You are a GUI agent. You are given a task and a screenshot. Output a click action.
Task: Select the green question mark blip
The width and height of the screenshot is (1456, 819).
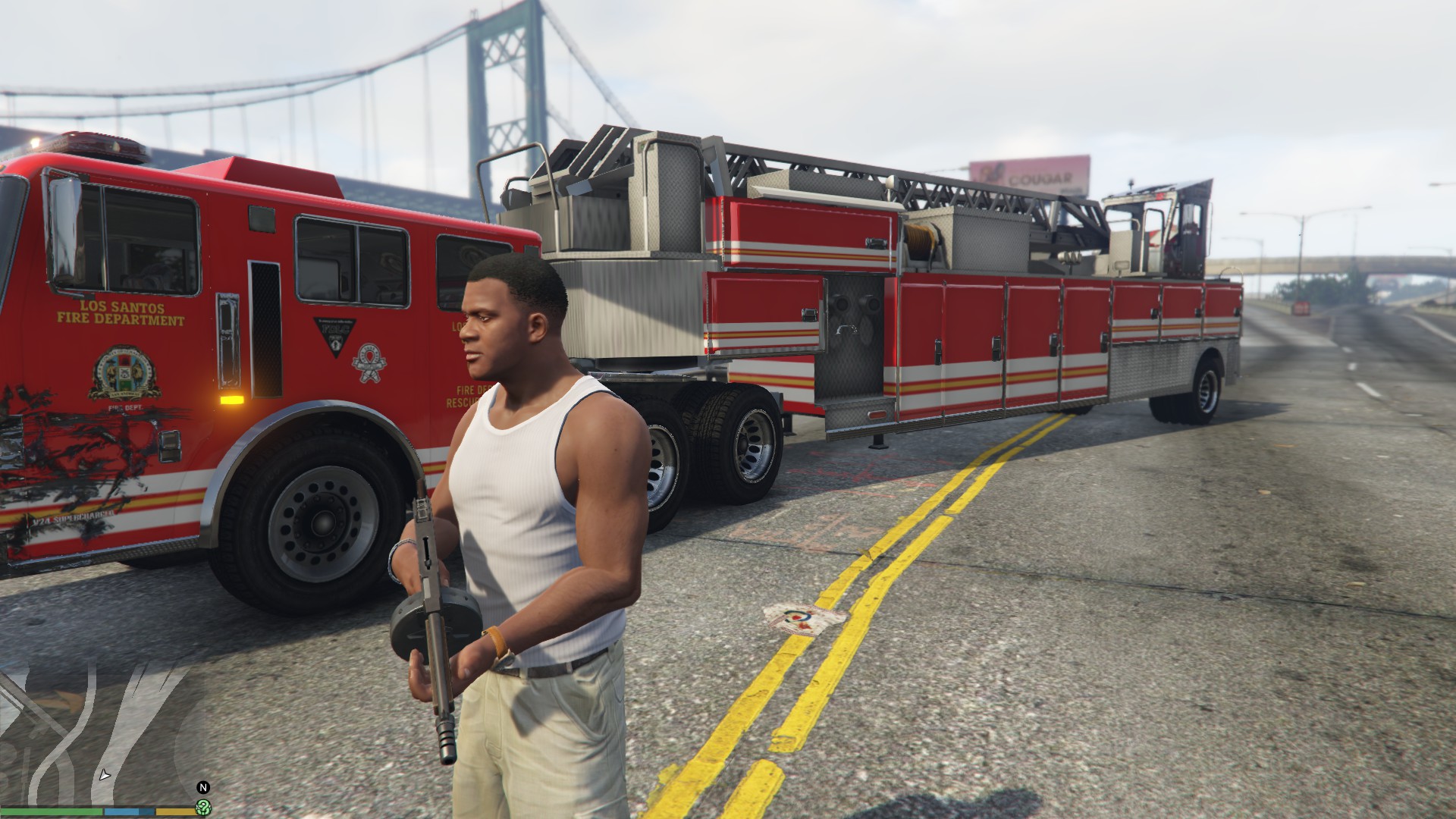pos(203,807)
